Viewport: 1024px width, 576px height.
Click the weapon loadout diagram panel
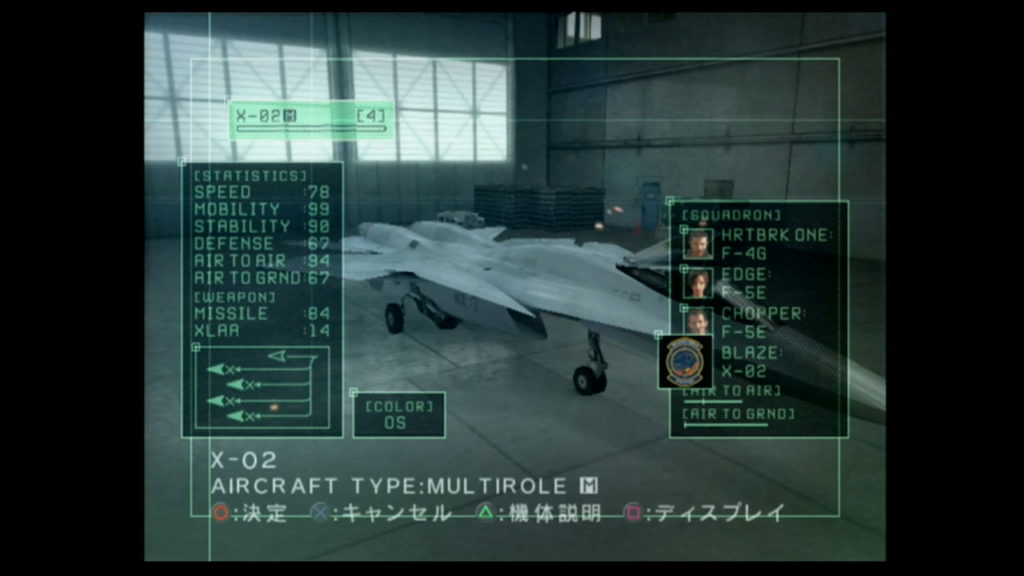(260, 386)
